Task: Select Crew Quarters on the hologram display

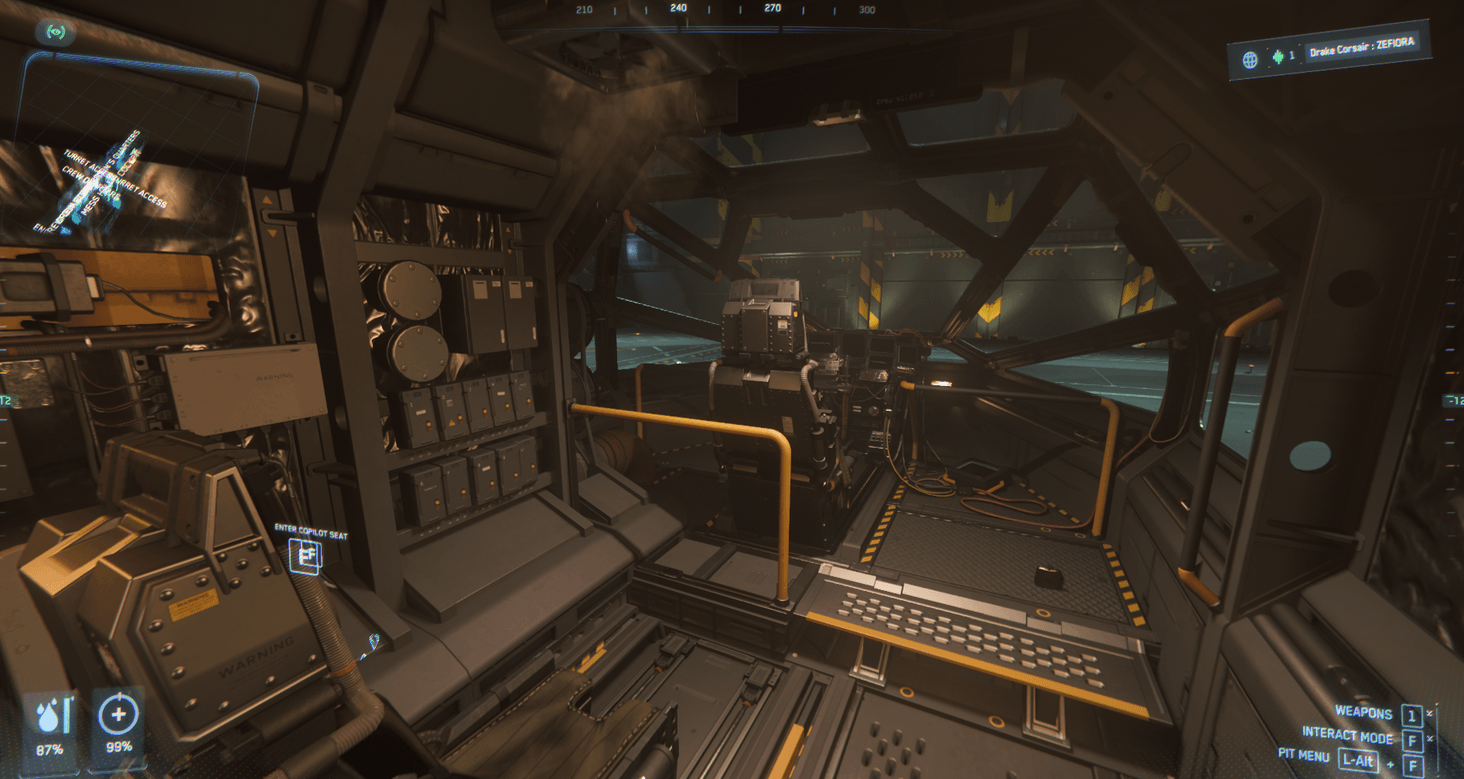Action: click(89, 182)
